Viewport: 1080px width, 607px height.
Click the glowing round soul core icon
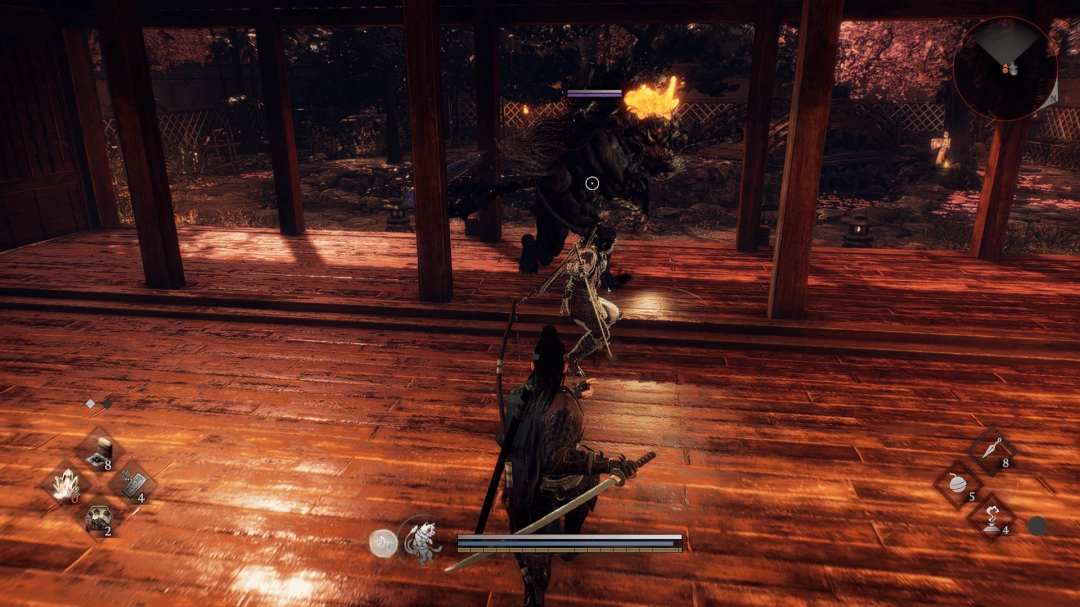383,542
